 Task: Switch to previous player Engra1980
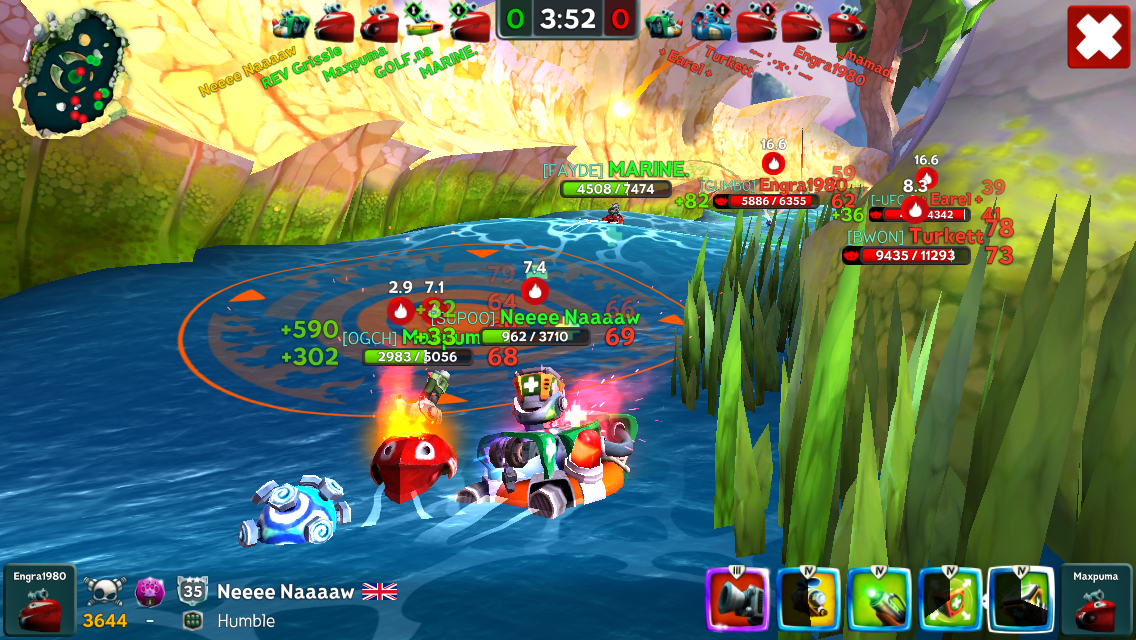(x=40, y=600)
